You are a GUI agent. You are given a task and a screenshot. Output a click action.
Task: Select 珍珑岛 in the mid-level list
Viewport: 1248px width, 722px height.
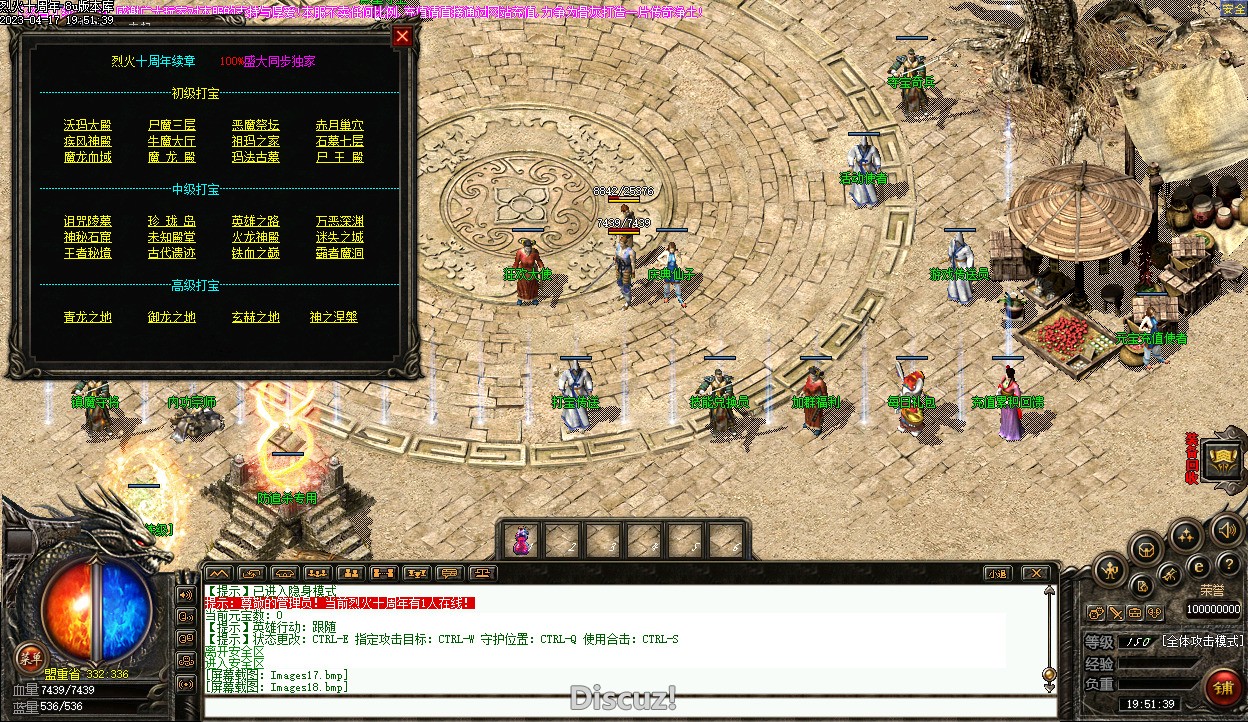click(x=172, y=221)
